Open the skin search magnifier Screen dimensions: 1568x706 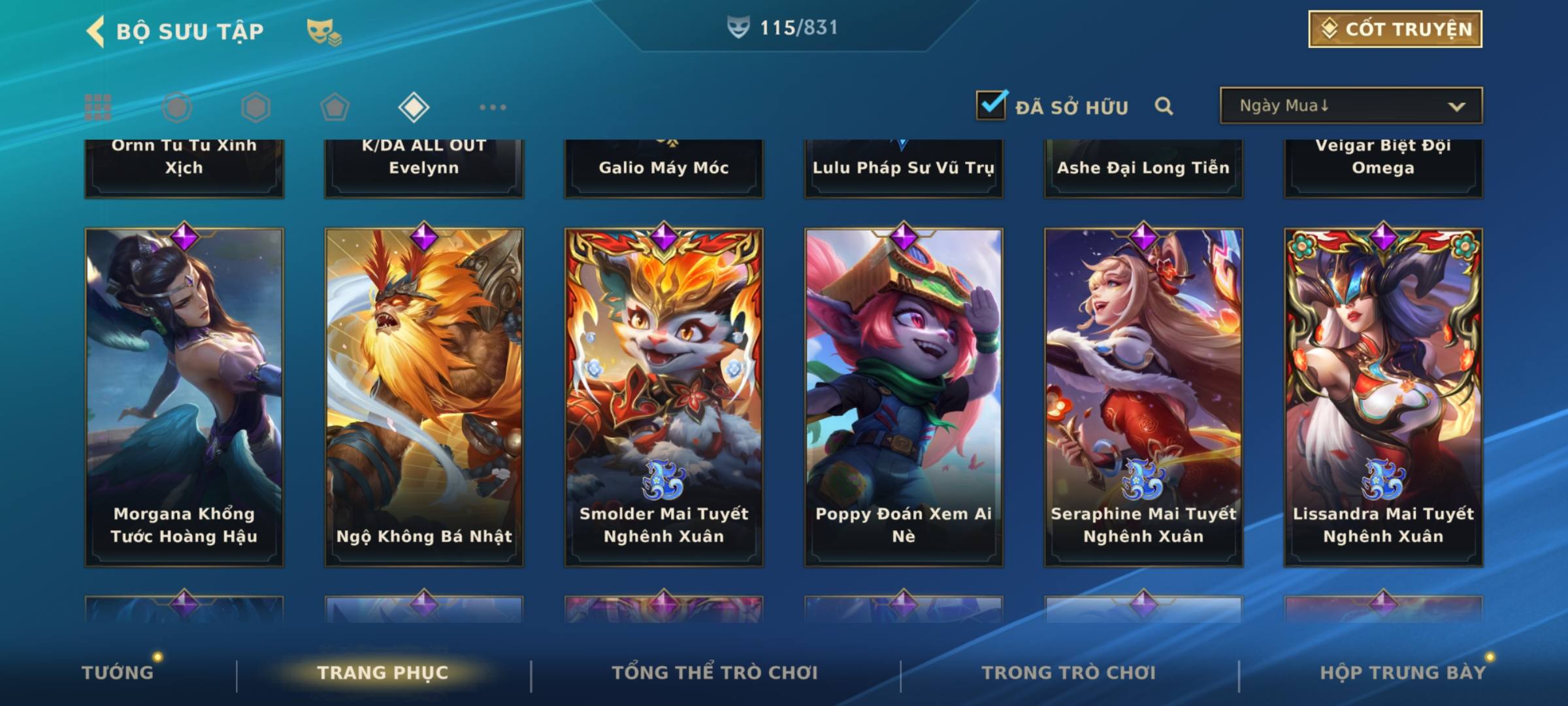point(1164,106)
